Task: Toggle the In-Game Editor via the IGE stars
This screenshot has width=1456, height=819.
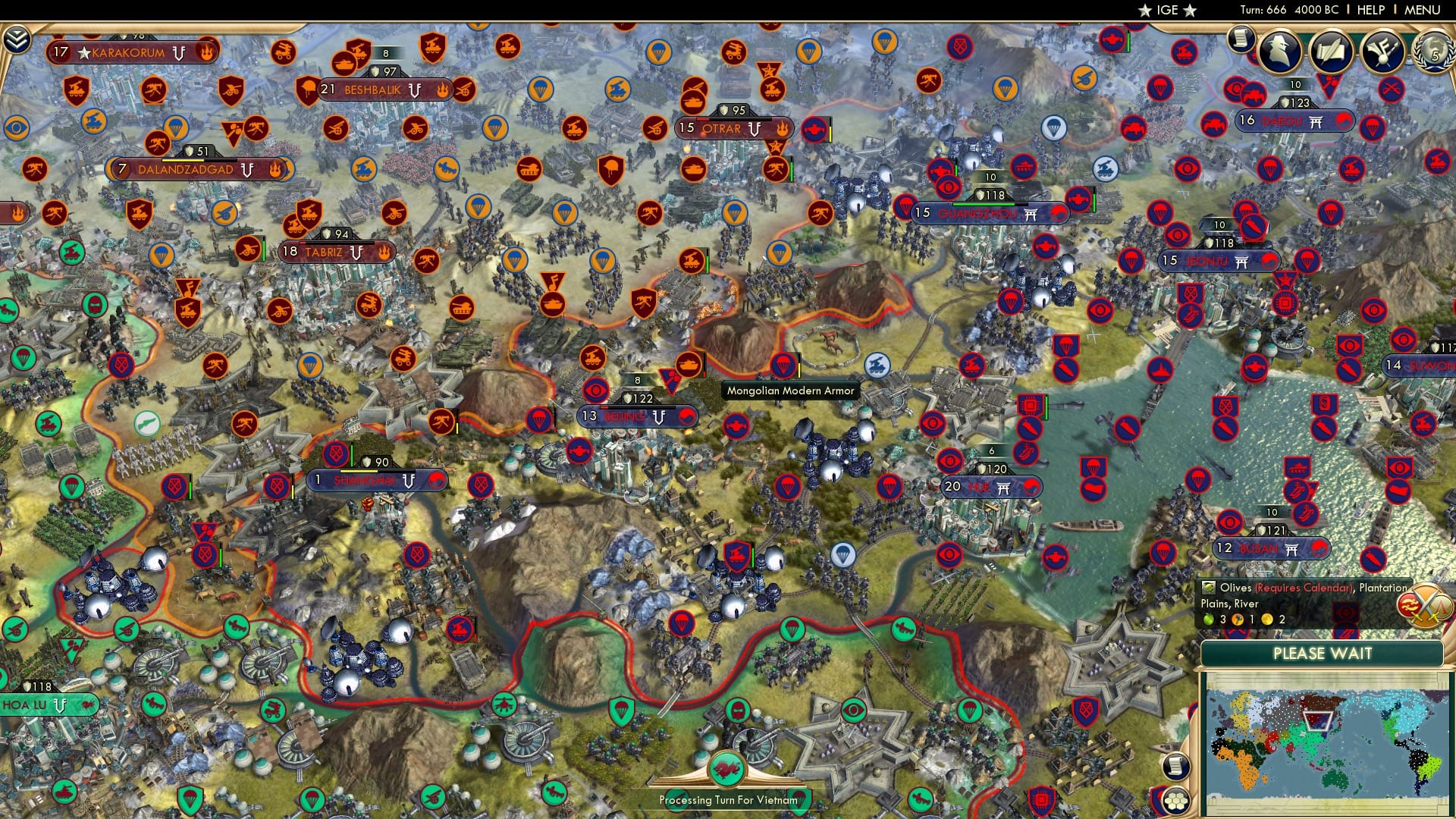Action: pos(1167,10)
